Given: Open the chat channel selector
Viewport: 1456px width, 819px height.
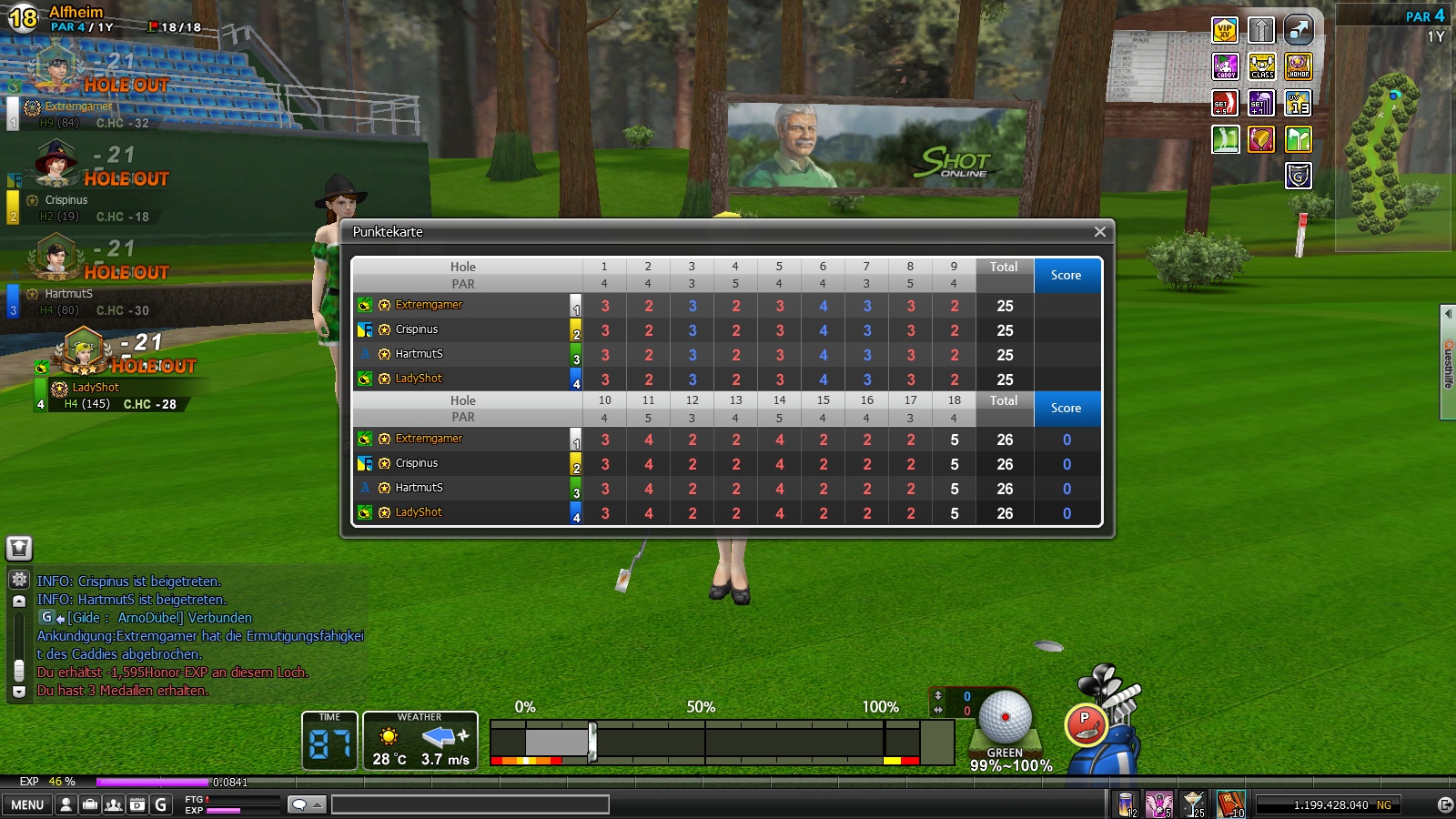Looking at the screenshot, I should [x=307, y=804].
